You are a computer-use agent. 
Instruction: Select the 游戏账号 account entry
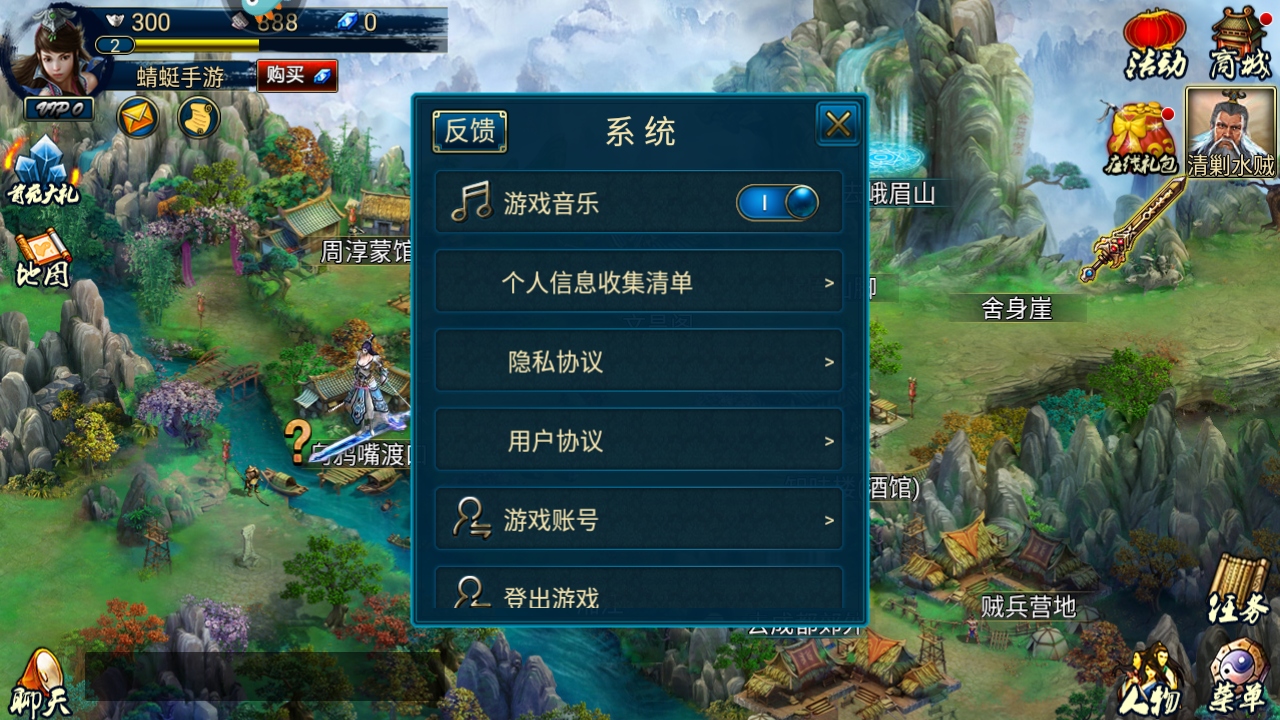[x=638, y=519]
